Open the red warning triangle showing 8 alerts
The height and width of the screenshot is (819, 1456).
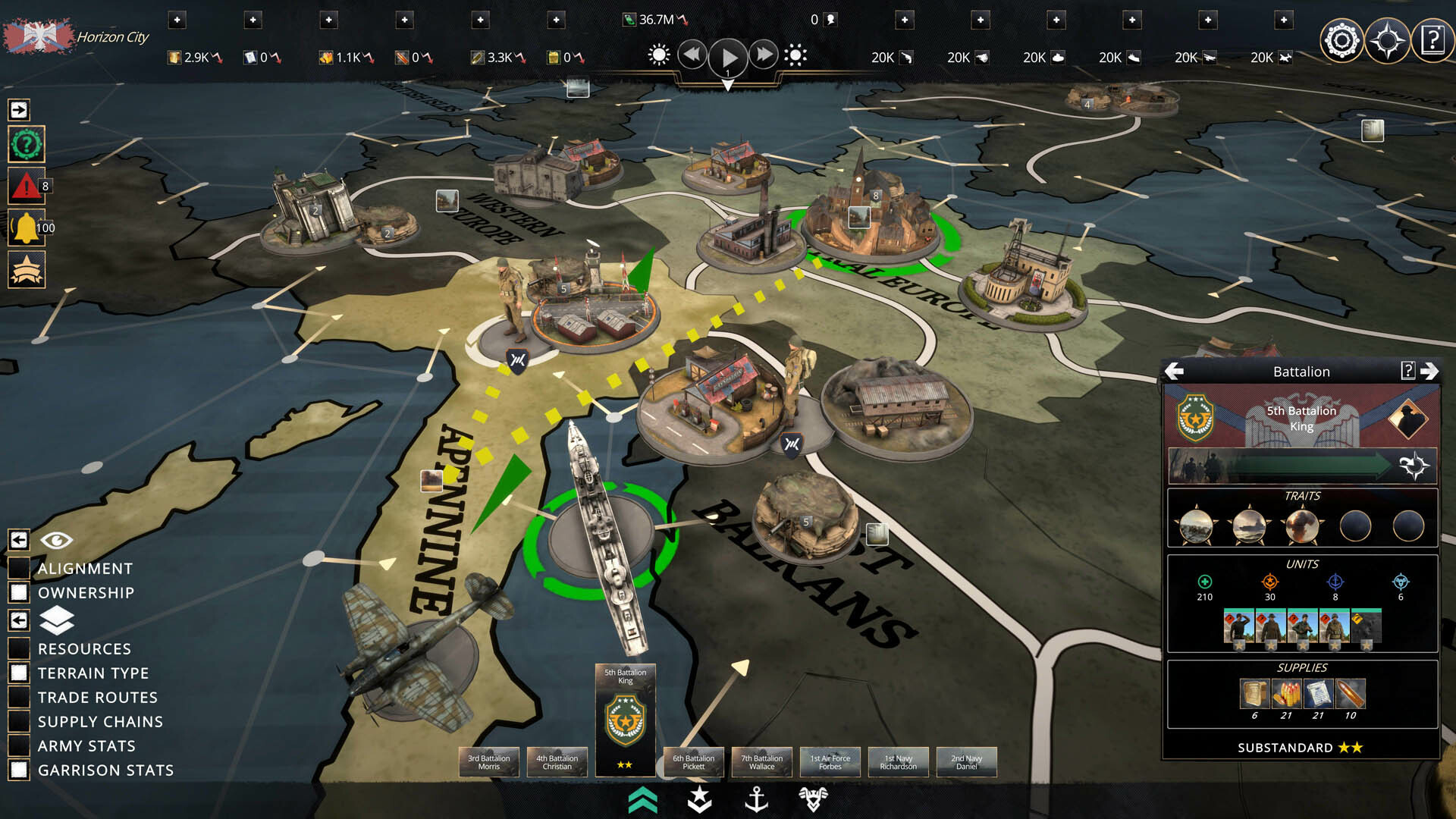click(x=27, y=186)
